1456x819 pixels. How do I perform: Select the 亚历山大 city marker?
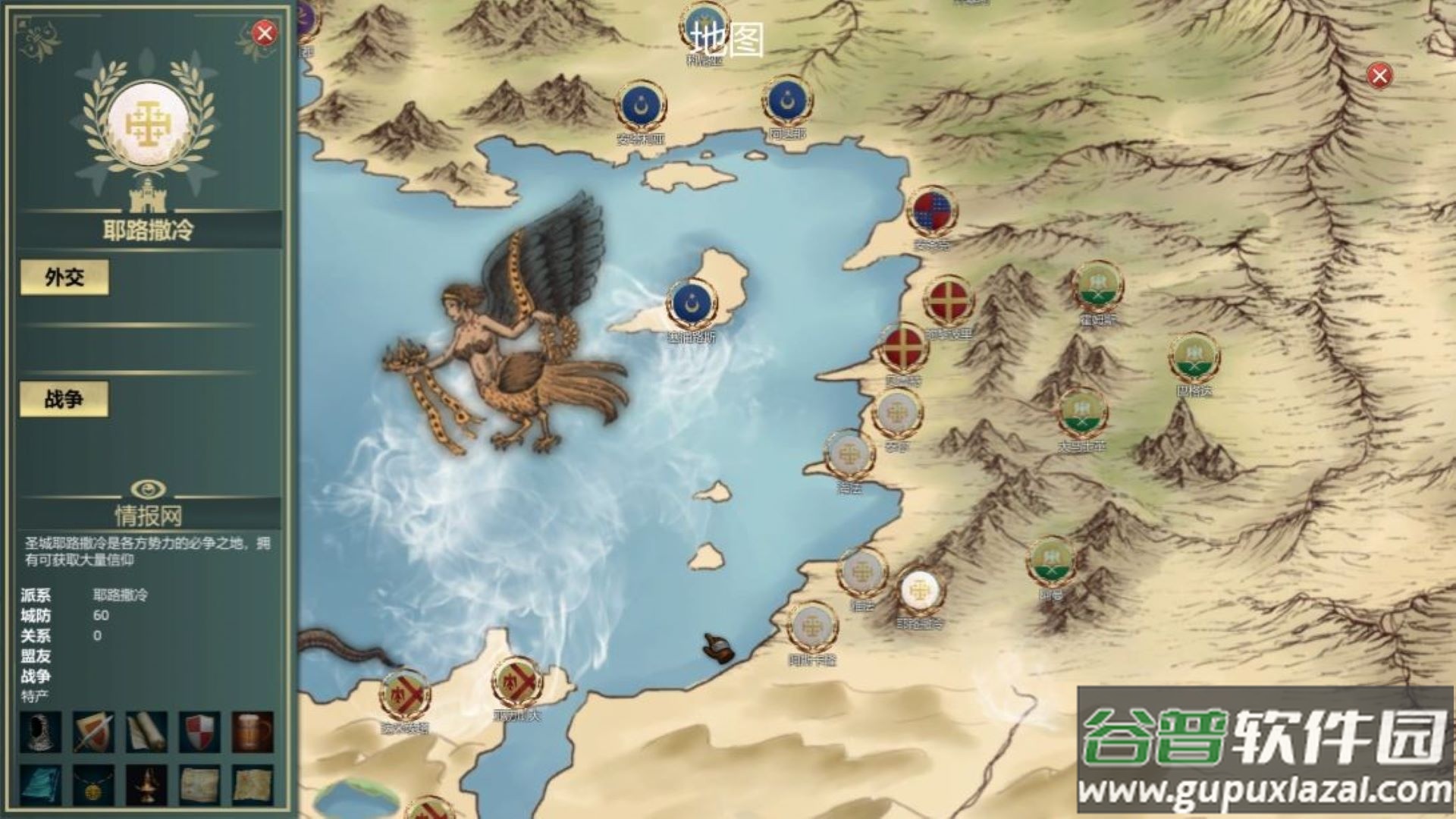(x=517, y=683)
